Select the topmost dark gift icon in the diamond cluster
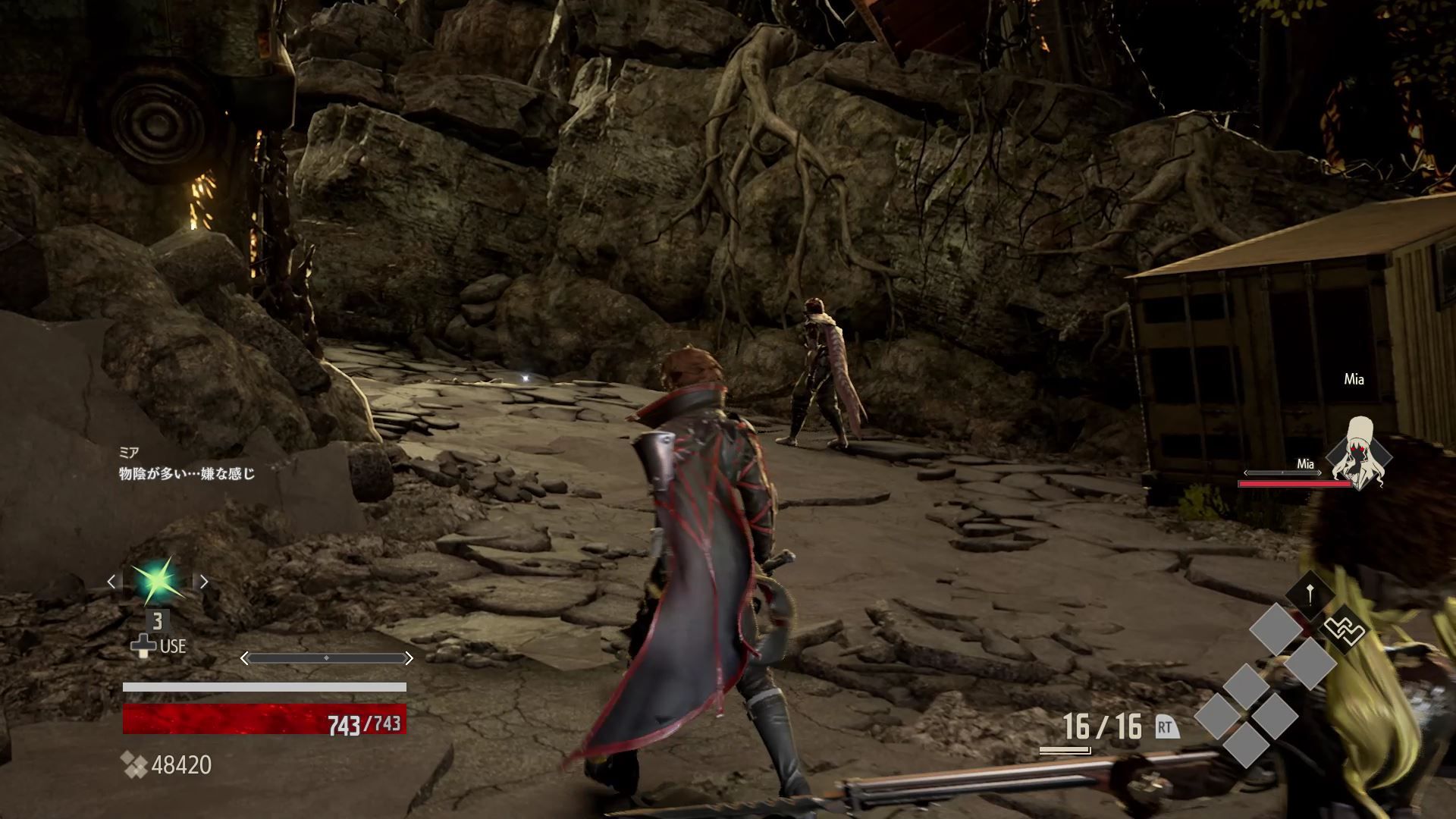This screenshot has width=1456, height=819. (x=1309, y=594)
